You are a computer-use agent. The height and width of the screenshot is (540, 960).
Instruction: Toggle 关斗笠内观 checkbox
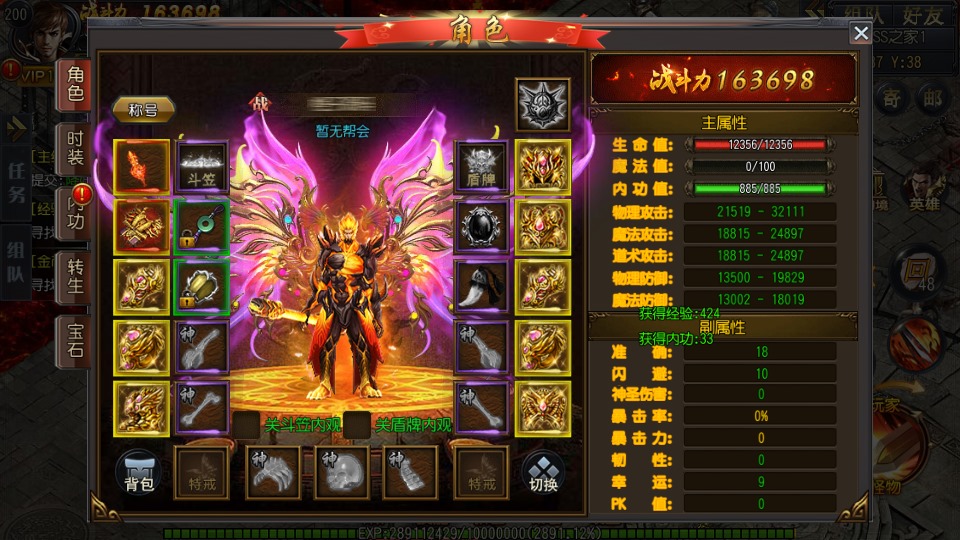[x=246, y=425]
